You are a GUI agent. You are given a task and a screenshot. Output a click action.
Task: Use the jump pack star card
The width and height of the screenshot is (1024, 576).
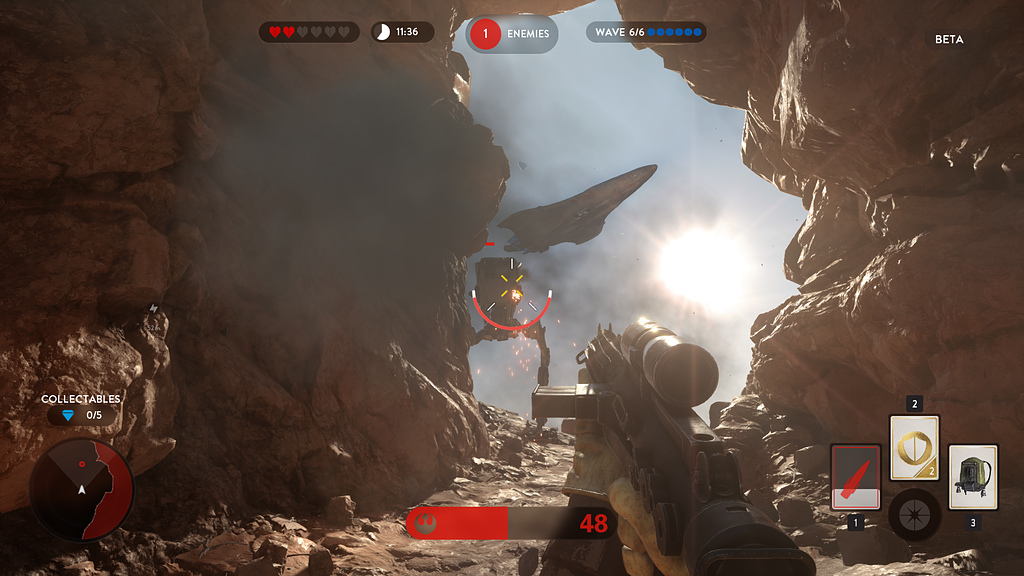click(x=972, y=477)
